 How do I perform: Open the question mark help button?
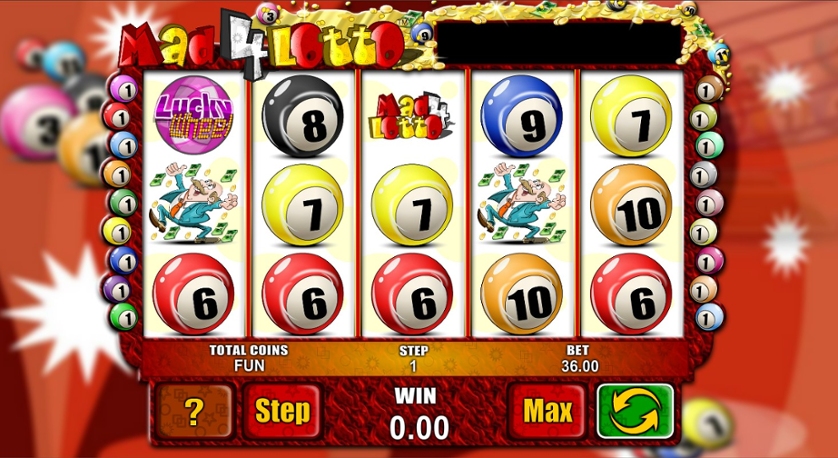click(x=194, y=410)
